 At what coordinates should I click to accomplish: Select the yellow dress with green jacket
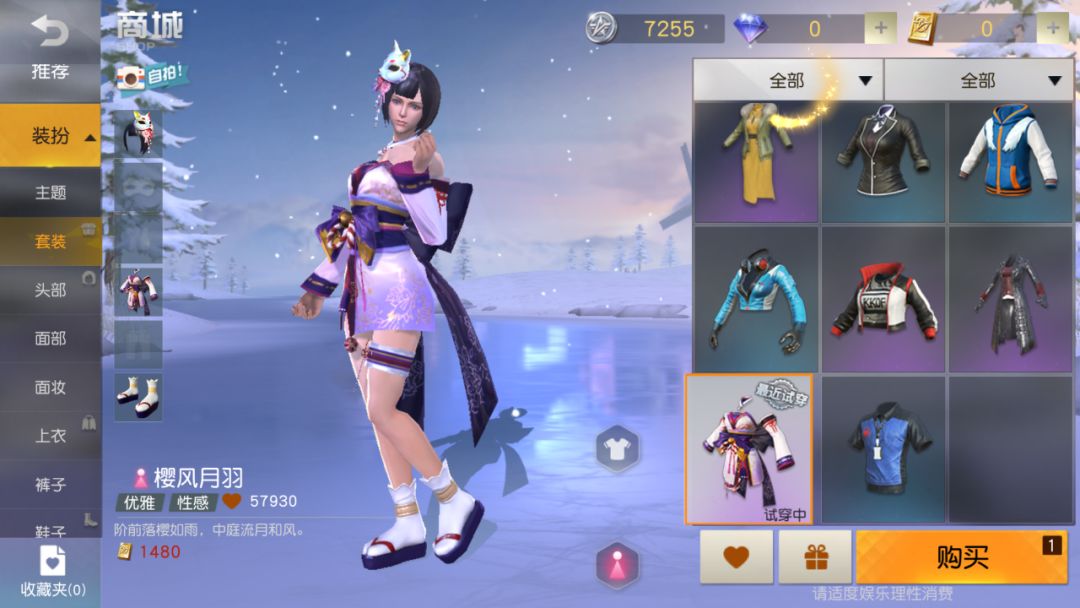point(756,162)
